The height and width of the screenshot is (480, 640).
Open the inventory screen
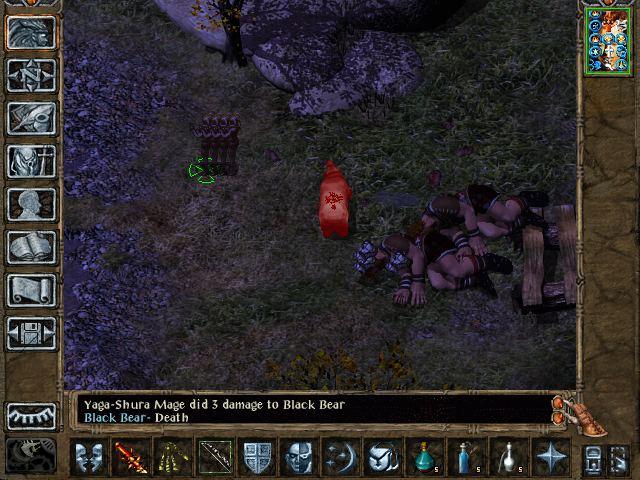click(32, 161)
